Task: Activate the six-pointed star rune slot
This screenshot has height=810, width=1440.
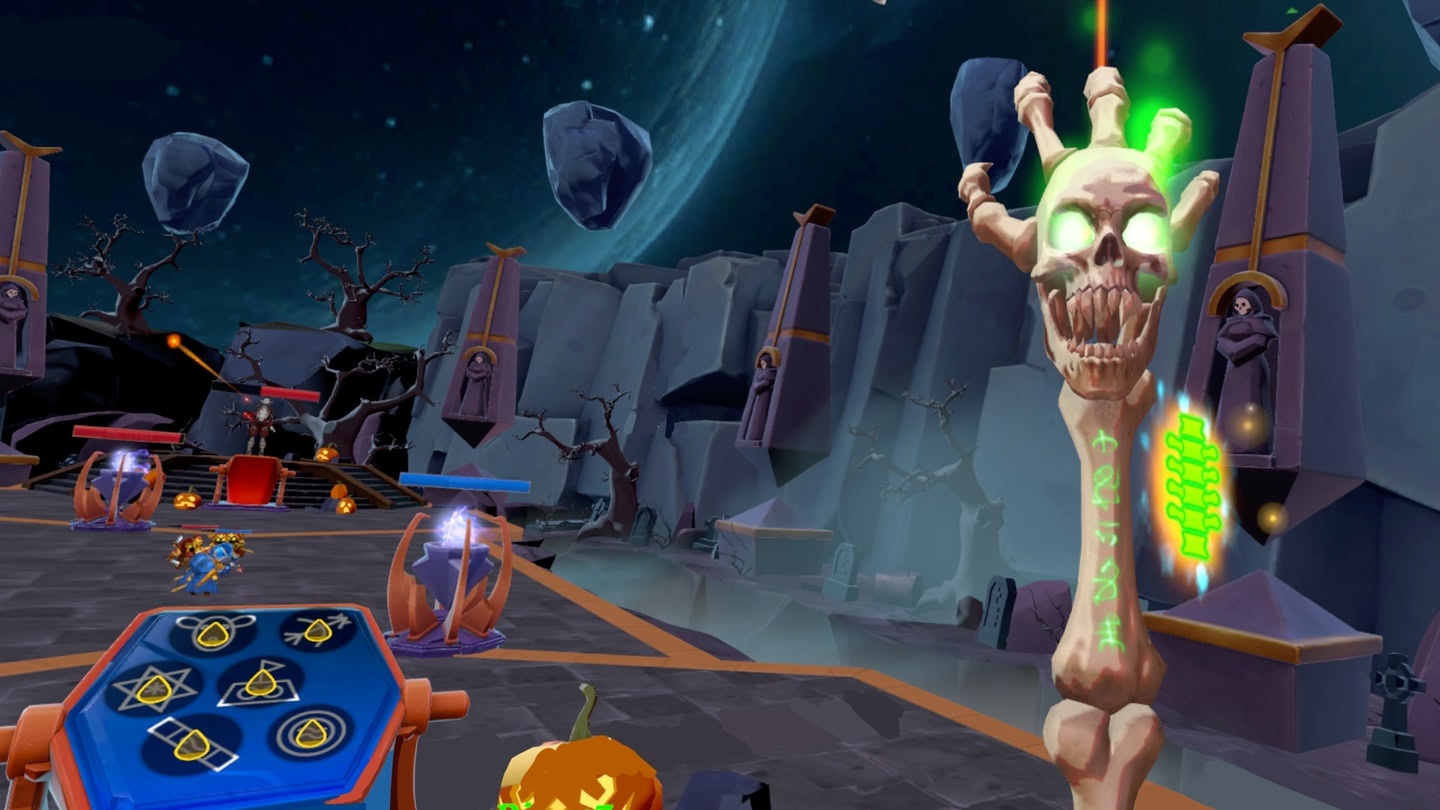Action: click(154, 687)
